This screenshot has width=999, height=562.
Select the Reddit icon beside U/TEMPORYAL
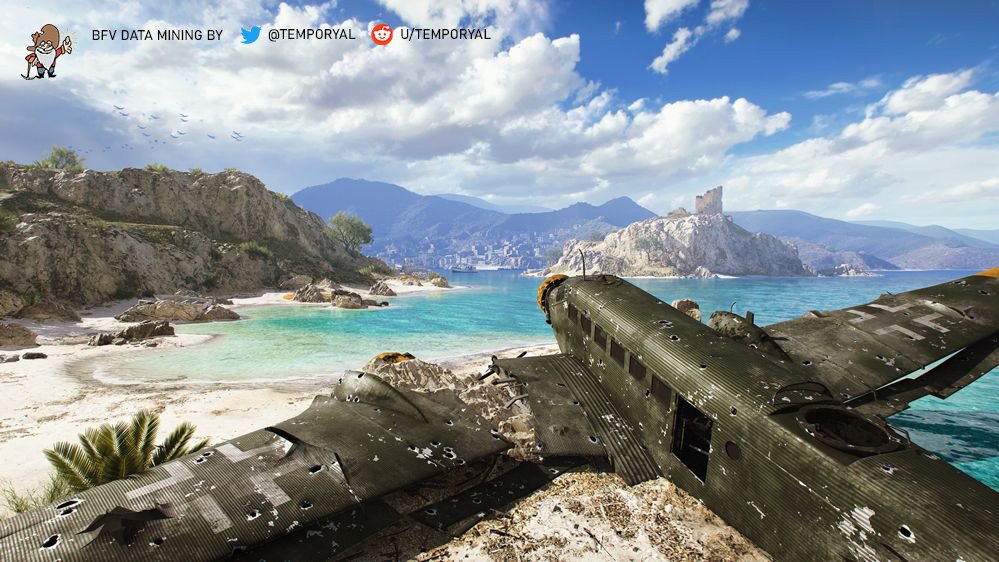(382, 34)
